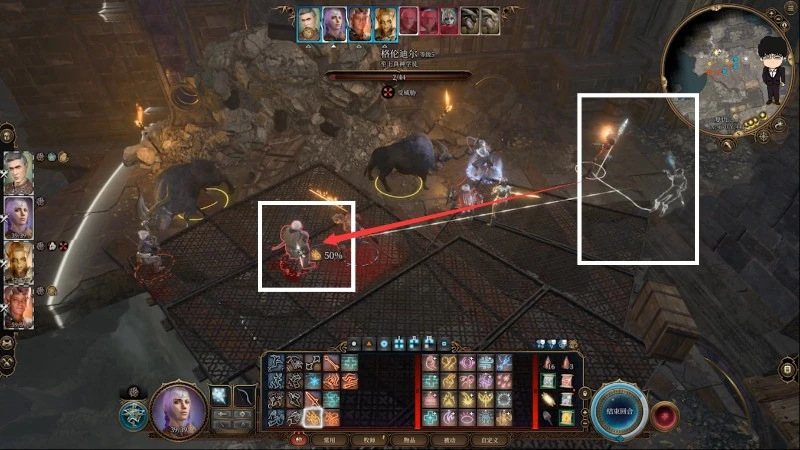
Task: Click the highlighted ability in the hotbar
Action: click(311, 417)
